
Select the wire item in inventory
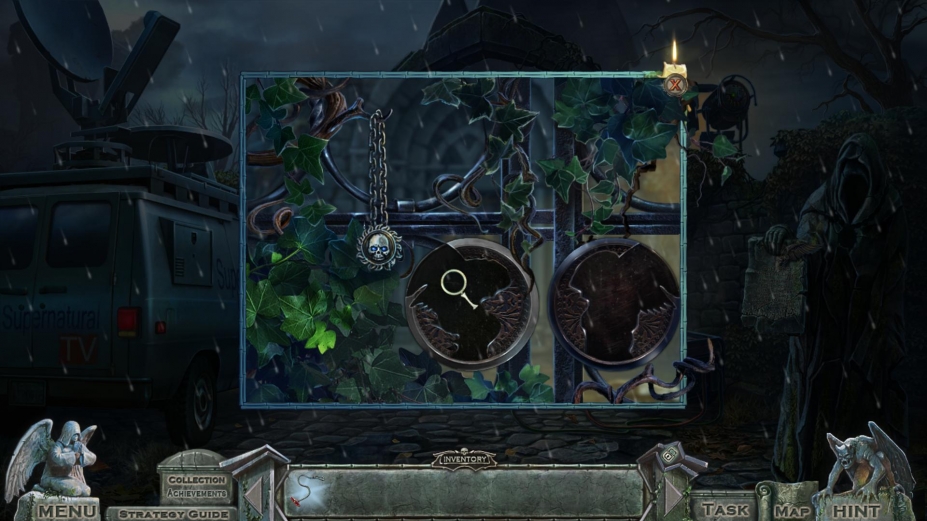tap(306, 490)
